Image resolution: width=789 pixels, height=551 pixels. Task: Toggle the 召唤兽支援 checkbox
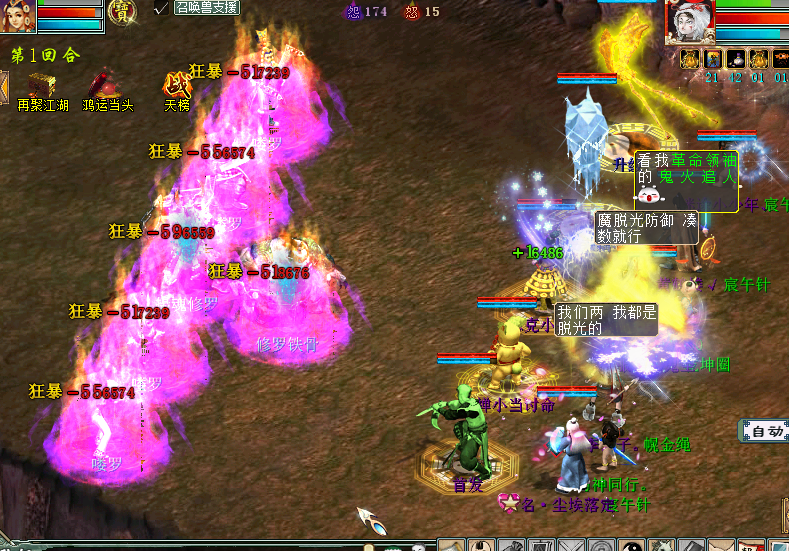click(x=161, y=8)
